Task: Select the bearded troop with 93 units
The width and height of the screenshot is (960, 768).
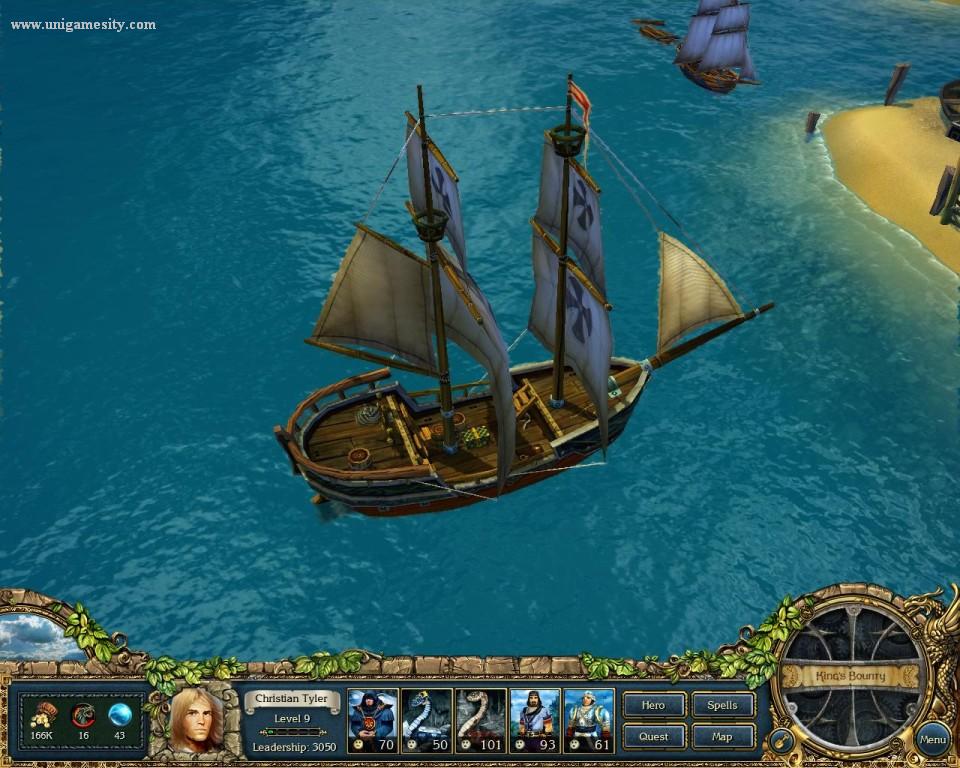Action: click(535, 719)
